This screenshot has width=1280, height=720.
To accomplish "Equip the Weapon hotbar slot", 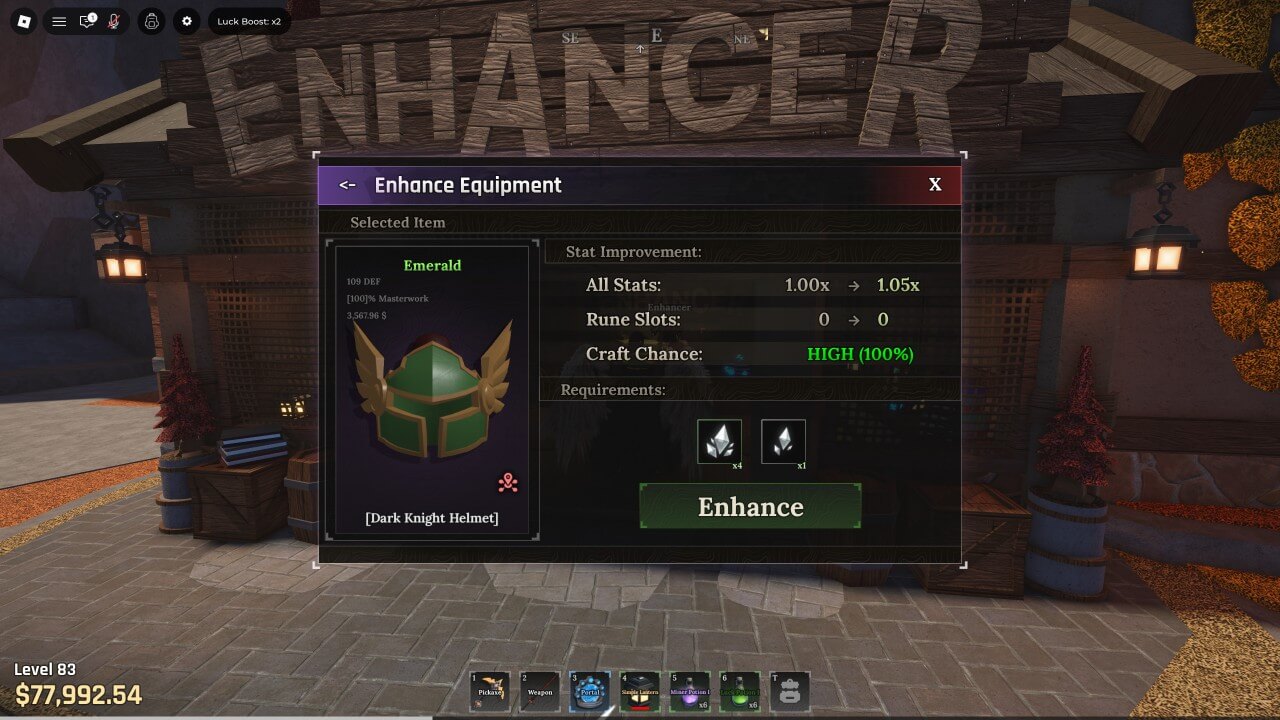I will point(540,691).
